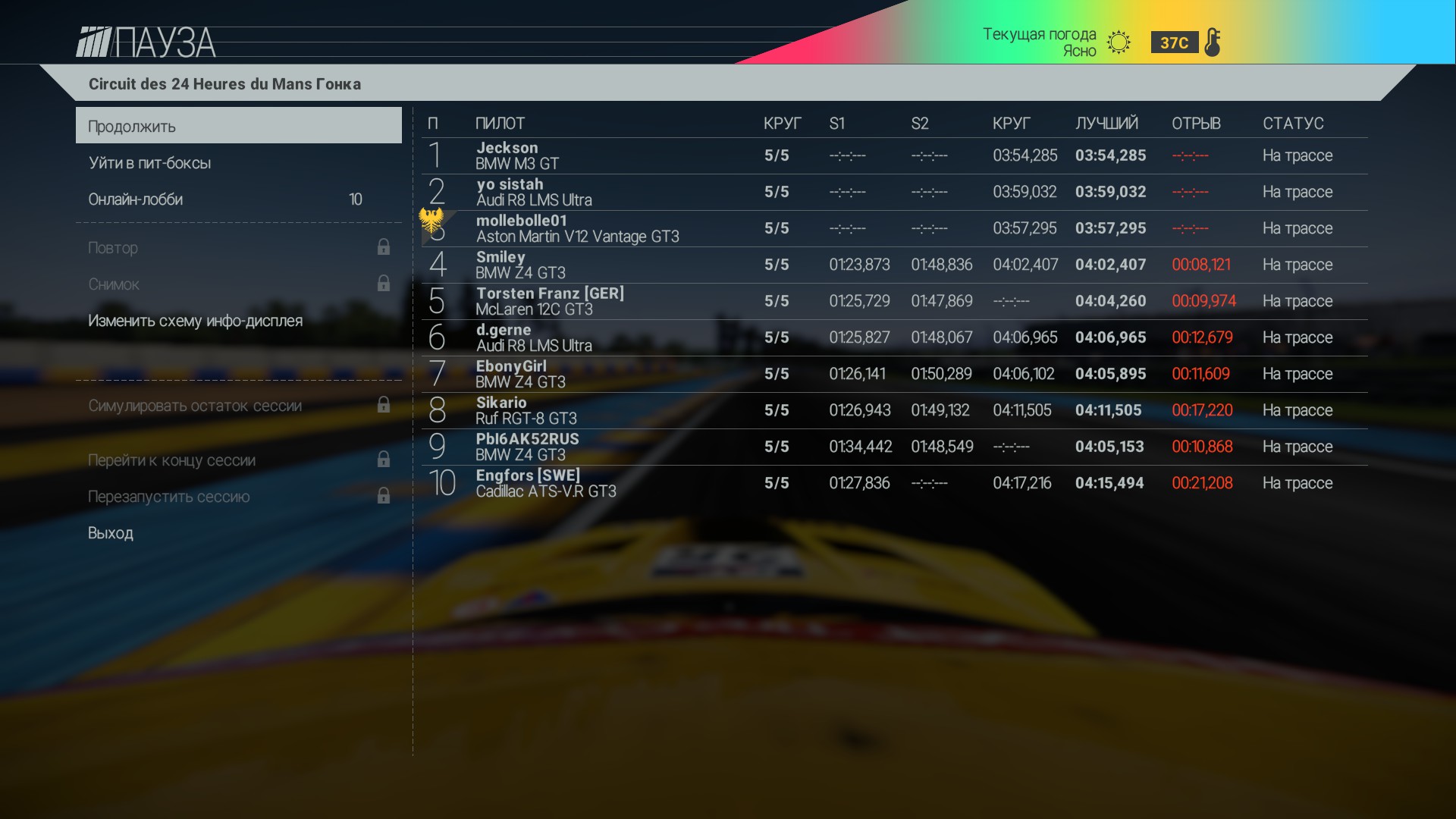Image resolution: width=1456 pixels, height=819 pixels.
Task: Click the ЛУЧШИЙ column header
Action: pyautogui.click(x=1106, y=122)
